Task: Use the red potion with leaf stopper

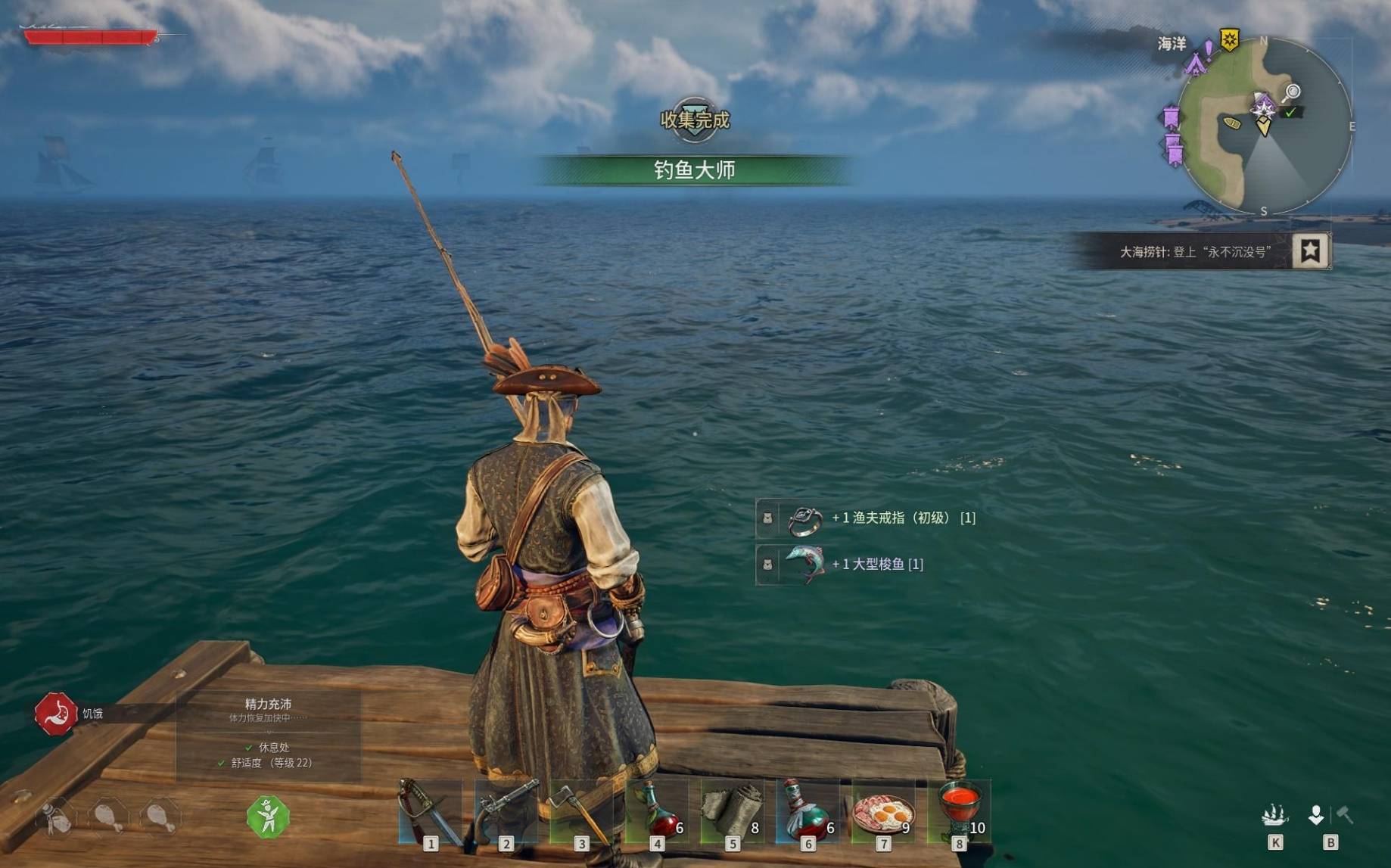Action: tap(656, 811)
